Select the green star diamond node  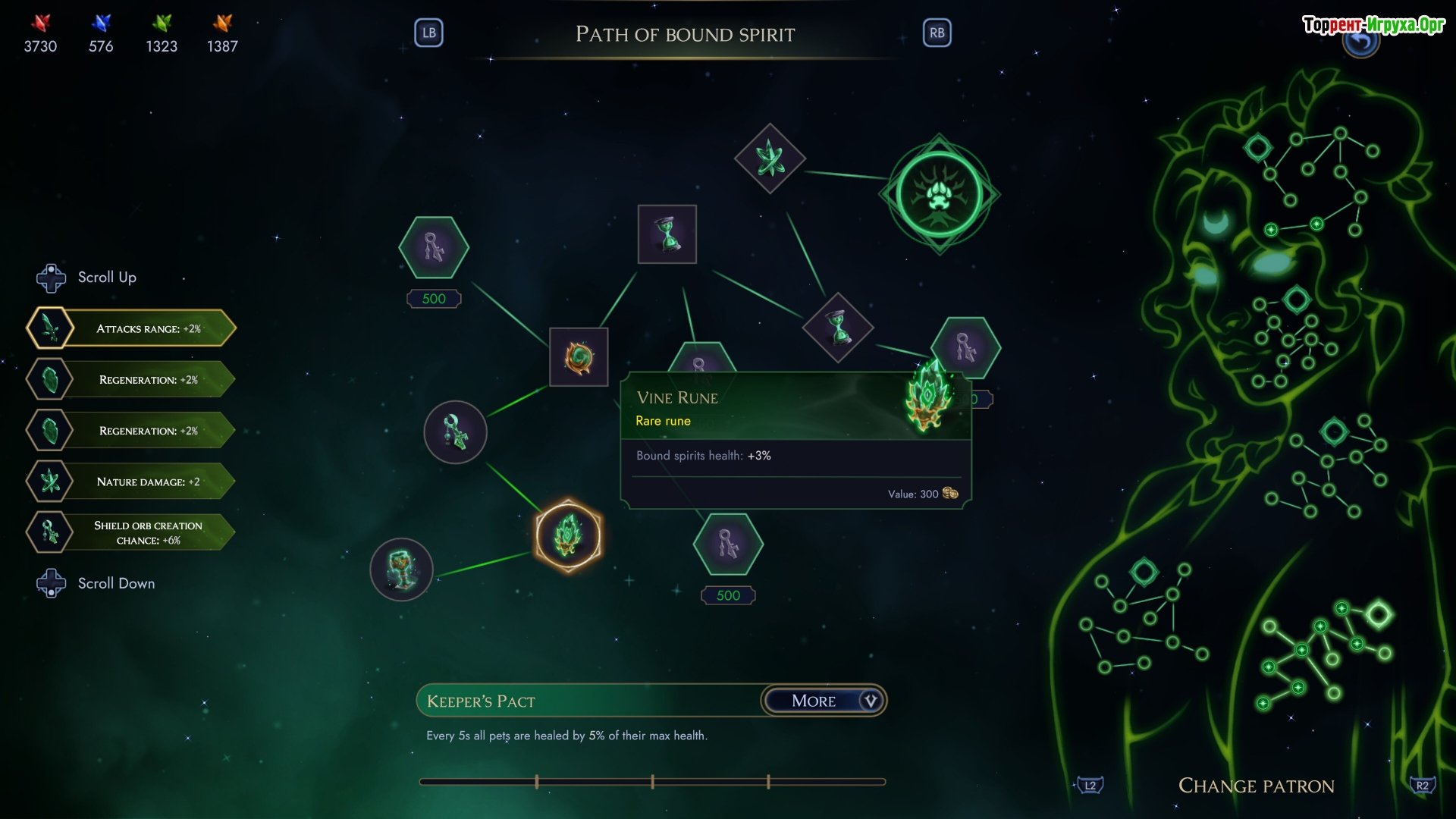pyautogui.click(x=770, y=158)
